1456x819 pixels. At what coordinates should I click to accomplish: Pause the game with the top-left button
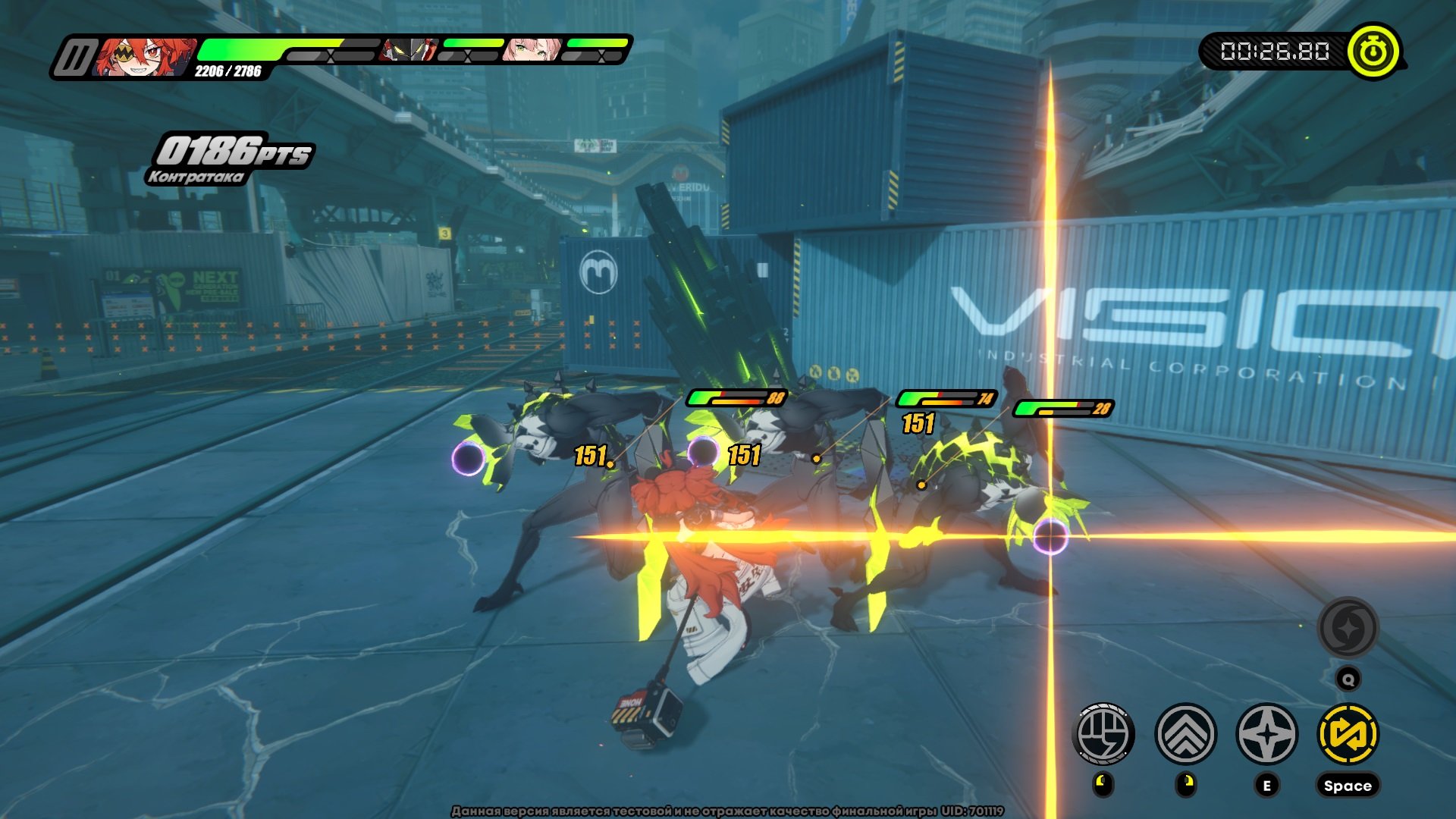pyautogui.click(x=74, y=58)
